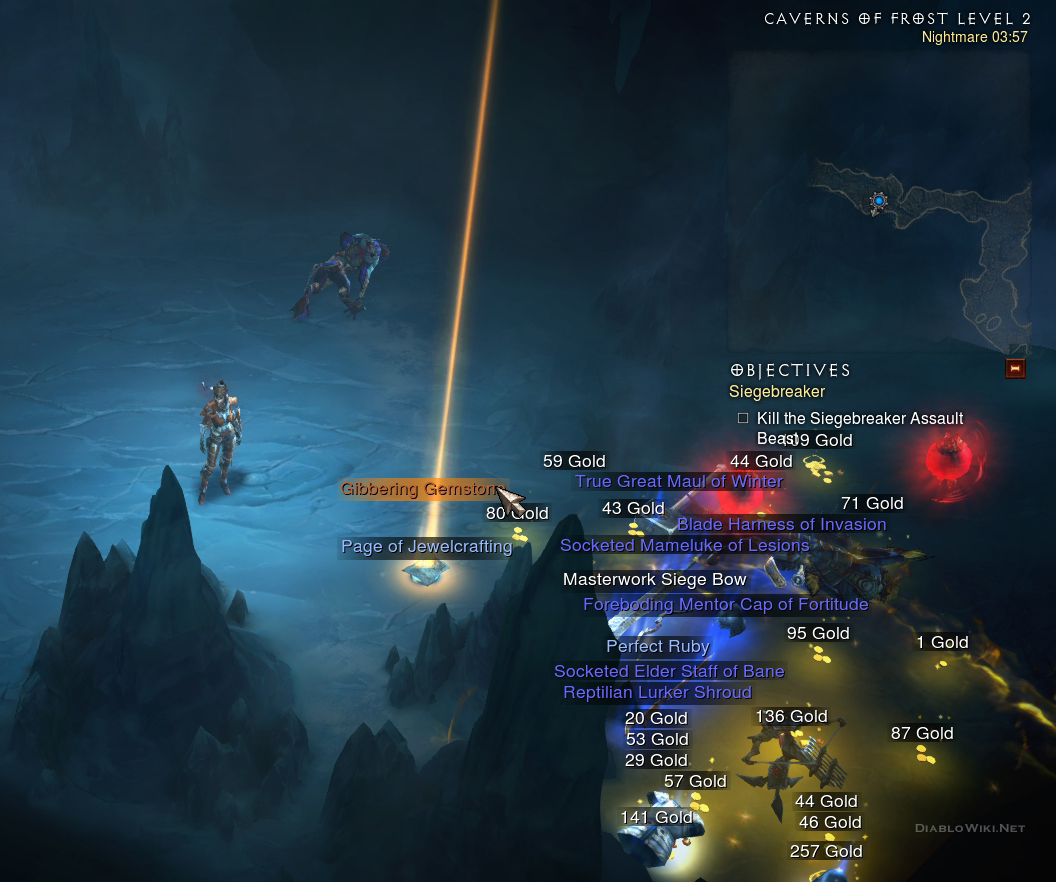Collect the 71 Gold label
1056x882 pixels.
pyautogui.click(x=872, y=504)
